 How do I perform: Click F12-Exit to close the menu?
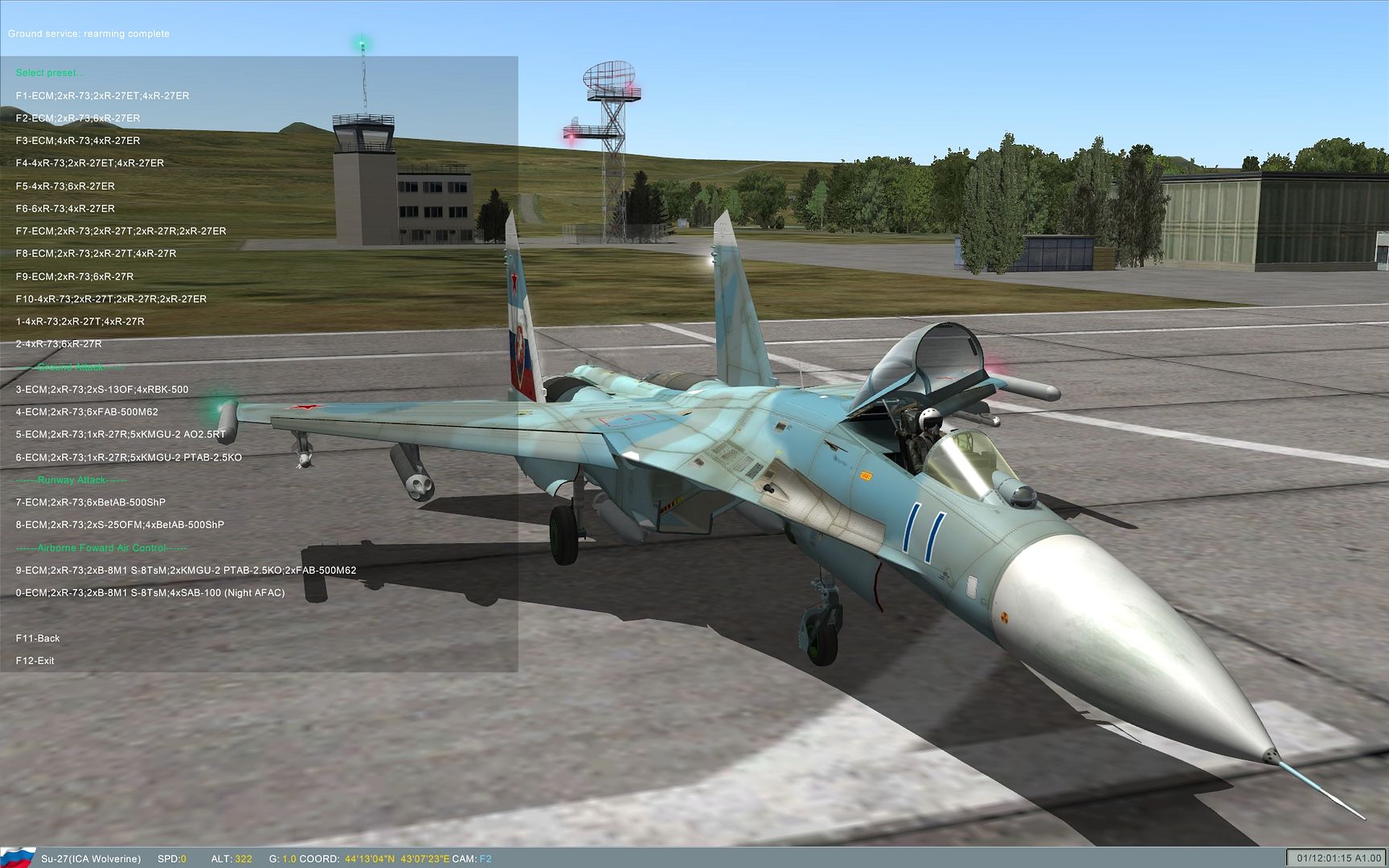(36, 660)
